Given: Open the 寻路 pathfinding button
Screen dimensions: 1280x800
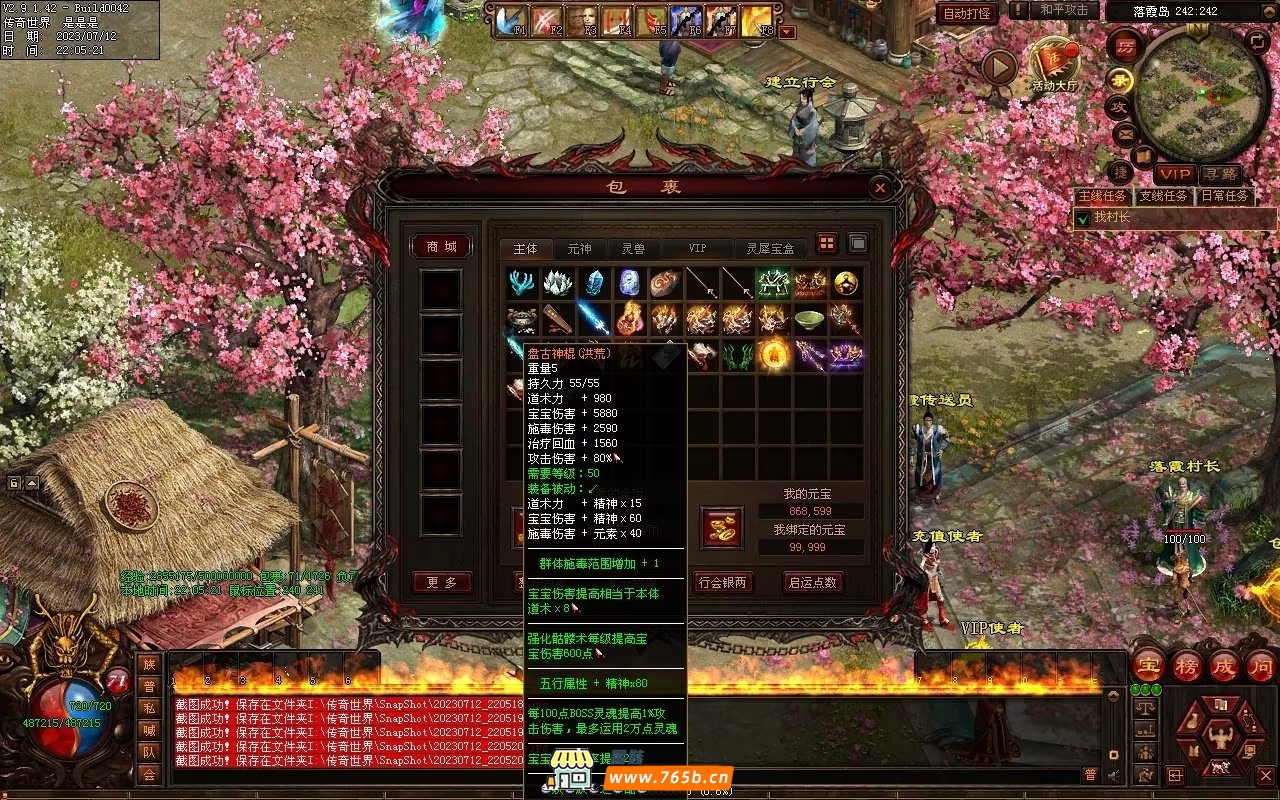Looking at the screenshot, I should (x=1221, y=175).
